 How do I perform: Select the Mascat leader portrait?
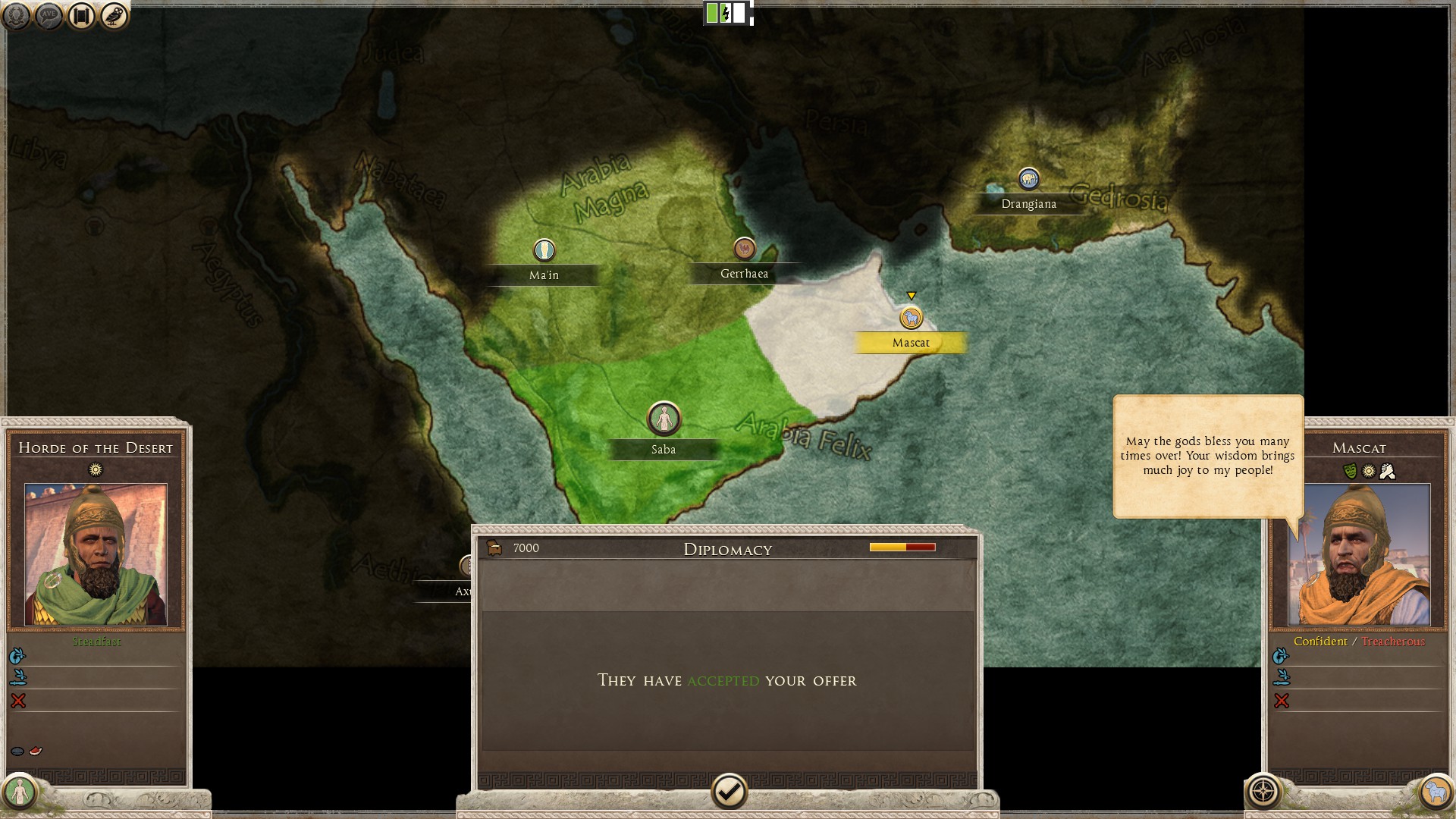(x=1359, y=554)
